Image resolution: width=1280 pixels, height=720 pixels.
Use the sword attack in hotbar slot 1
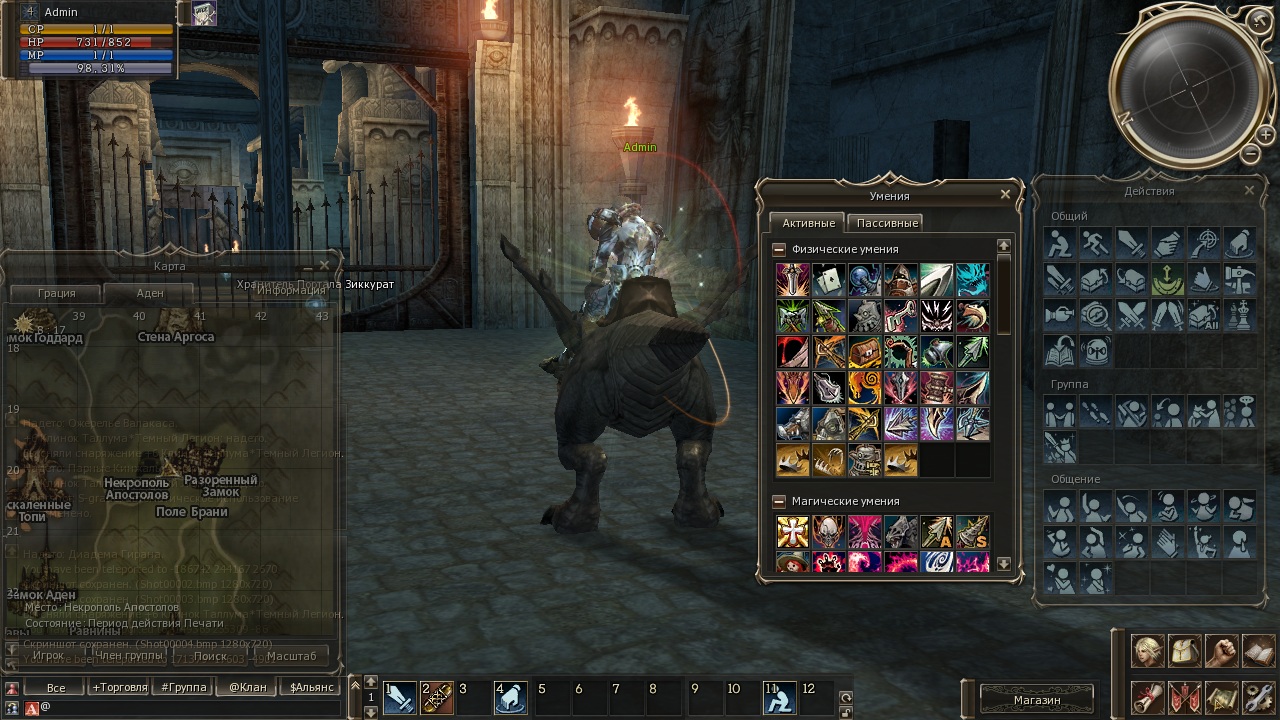(400, 698)
